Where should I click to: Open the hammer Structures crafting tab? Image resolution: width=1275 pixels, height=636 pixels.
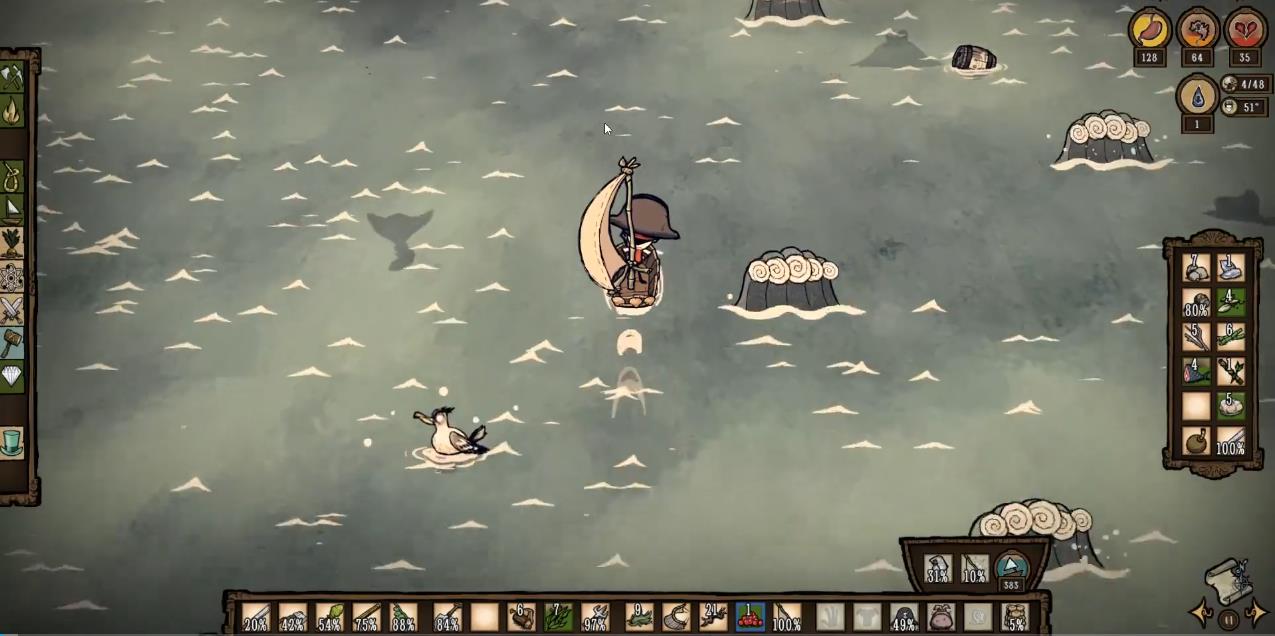(12, 343)
